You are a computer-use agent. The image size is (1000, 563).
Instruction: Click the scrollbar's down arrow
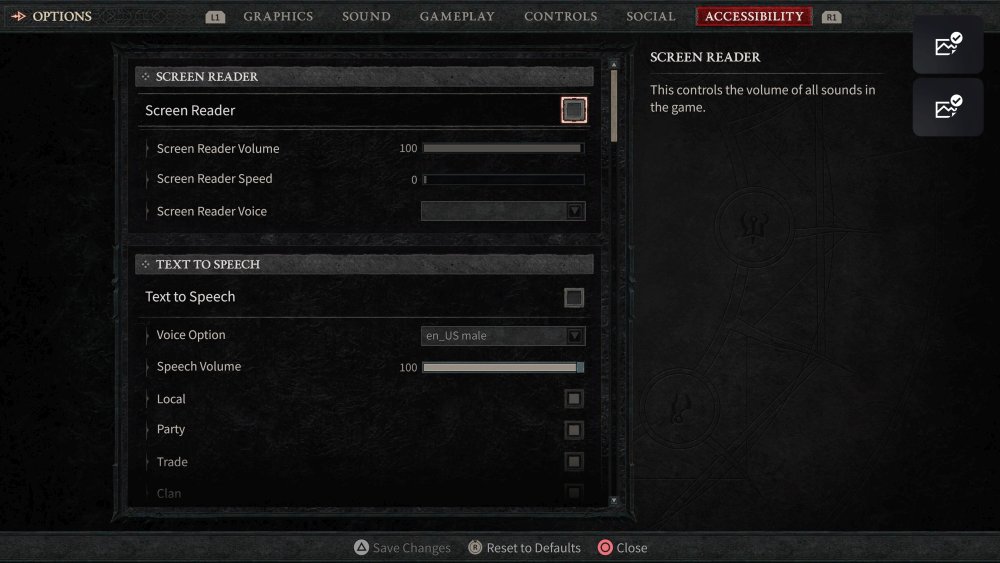614,500
